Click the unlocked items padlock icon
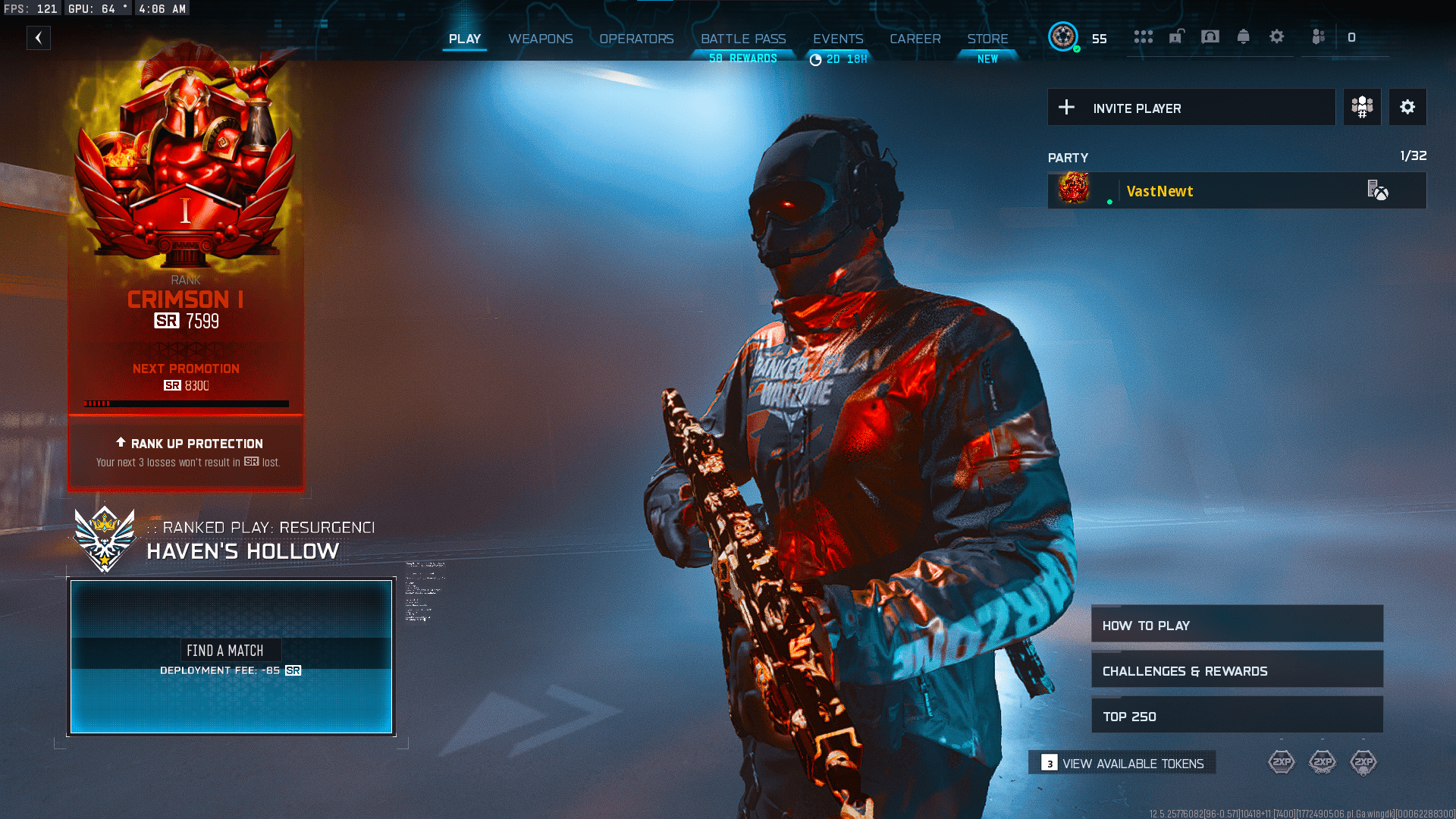 1176,36
